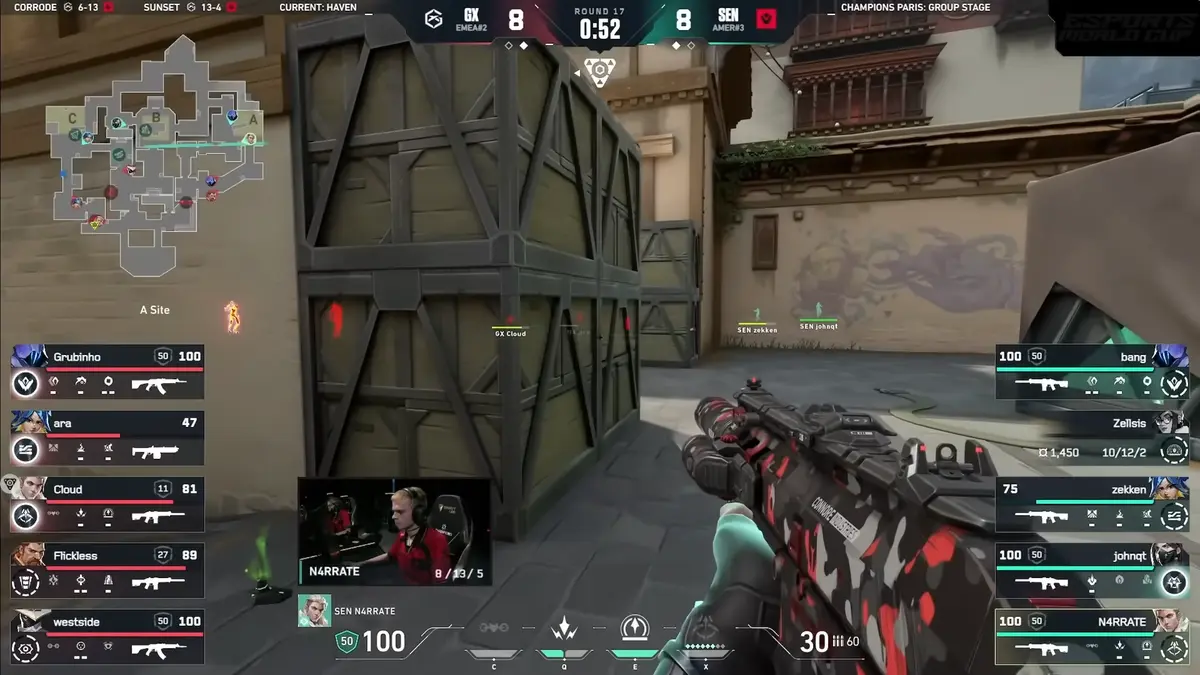Click the GX team logo

click(x=434, y=20)
